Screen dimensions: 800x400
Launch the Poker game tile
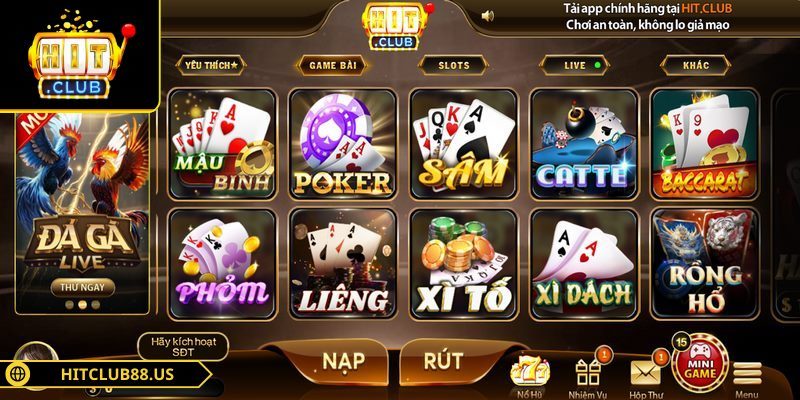(342, 143)
